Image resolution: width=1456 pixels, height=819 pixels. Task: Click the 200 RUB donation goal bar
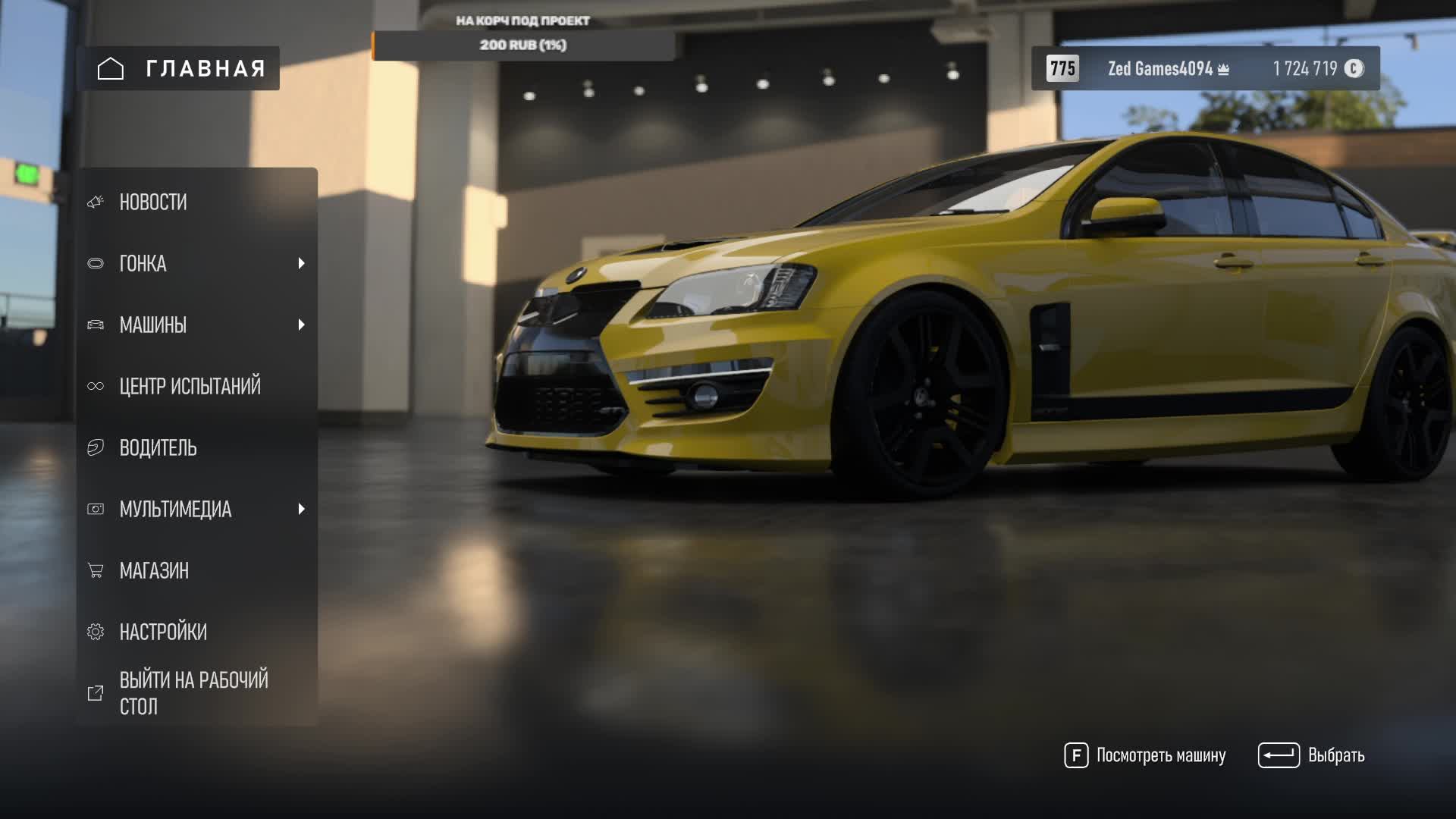523,45
